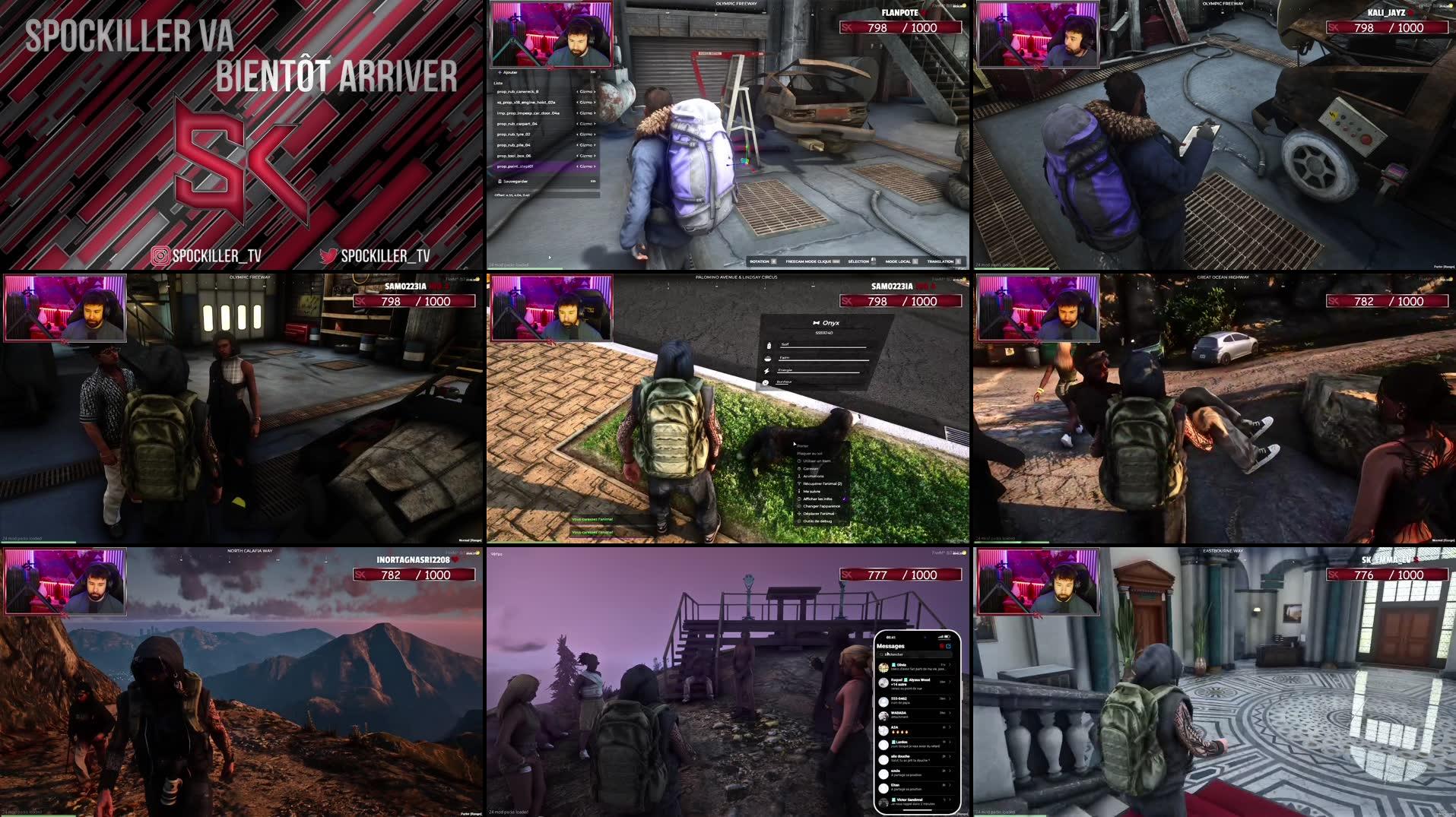Click the Animations icon in the animal menu
This screenshot has height=817, width=1456.
[x=799, y=476]
